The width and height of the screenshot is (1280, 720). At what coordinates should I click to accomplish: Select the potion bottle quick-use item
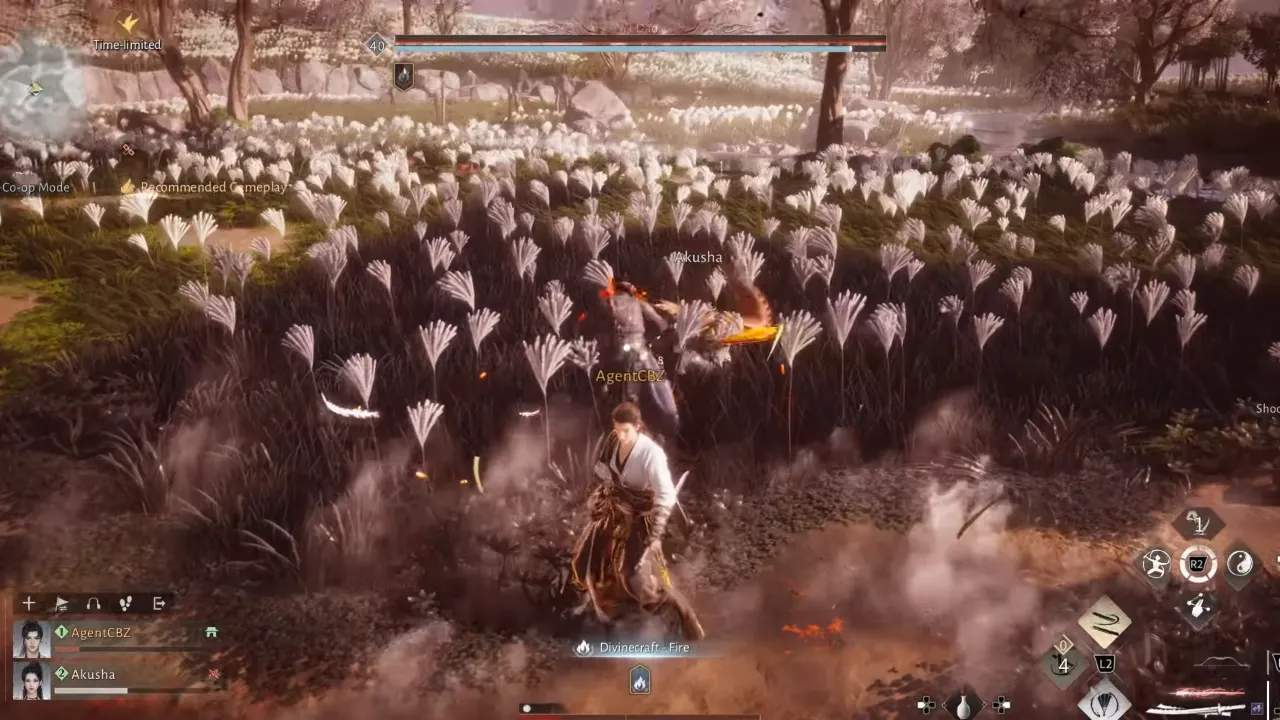tap(964, 704)
